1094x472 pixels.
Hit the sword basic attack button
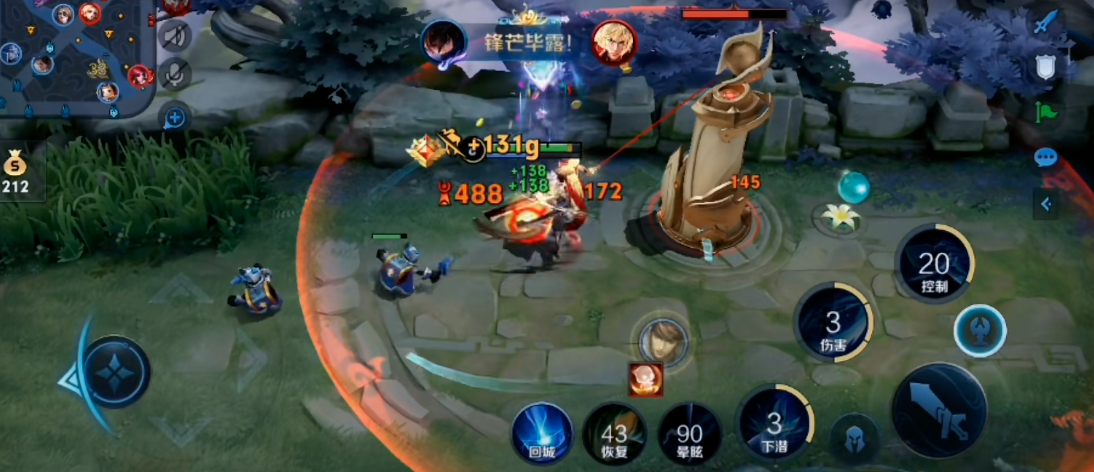click(938, 410)
